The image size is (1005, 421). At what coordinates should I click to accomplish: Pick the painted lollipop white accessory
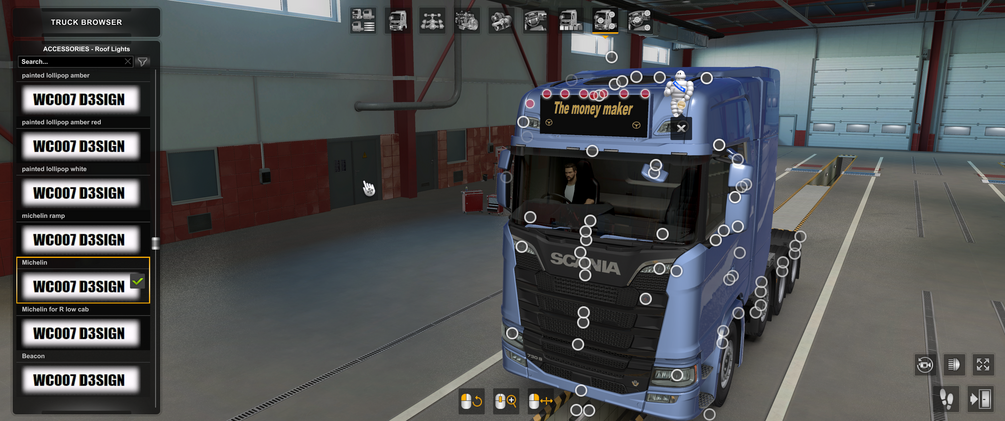pyautogui.click(x=79, y=193)
